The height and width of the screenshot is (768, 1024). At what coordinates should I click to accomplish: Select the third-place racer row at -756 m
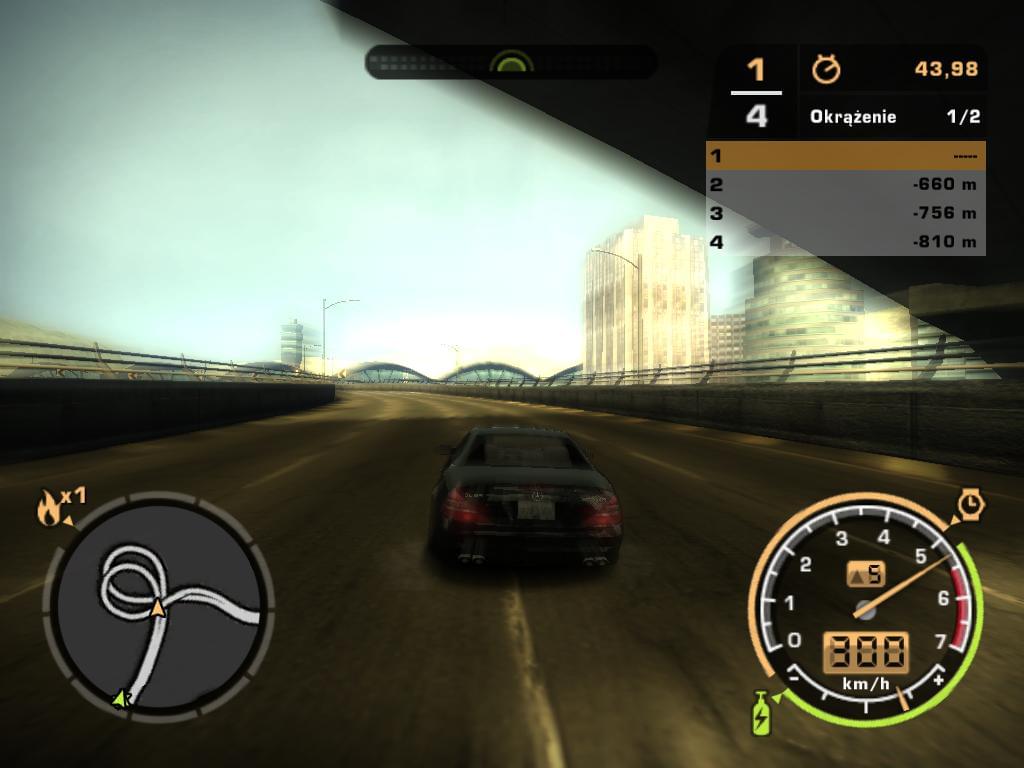[846, 213]
